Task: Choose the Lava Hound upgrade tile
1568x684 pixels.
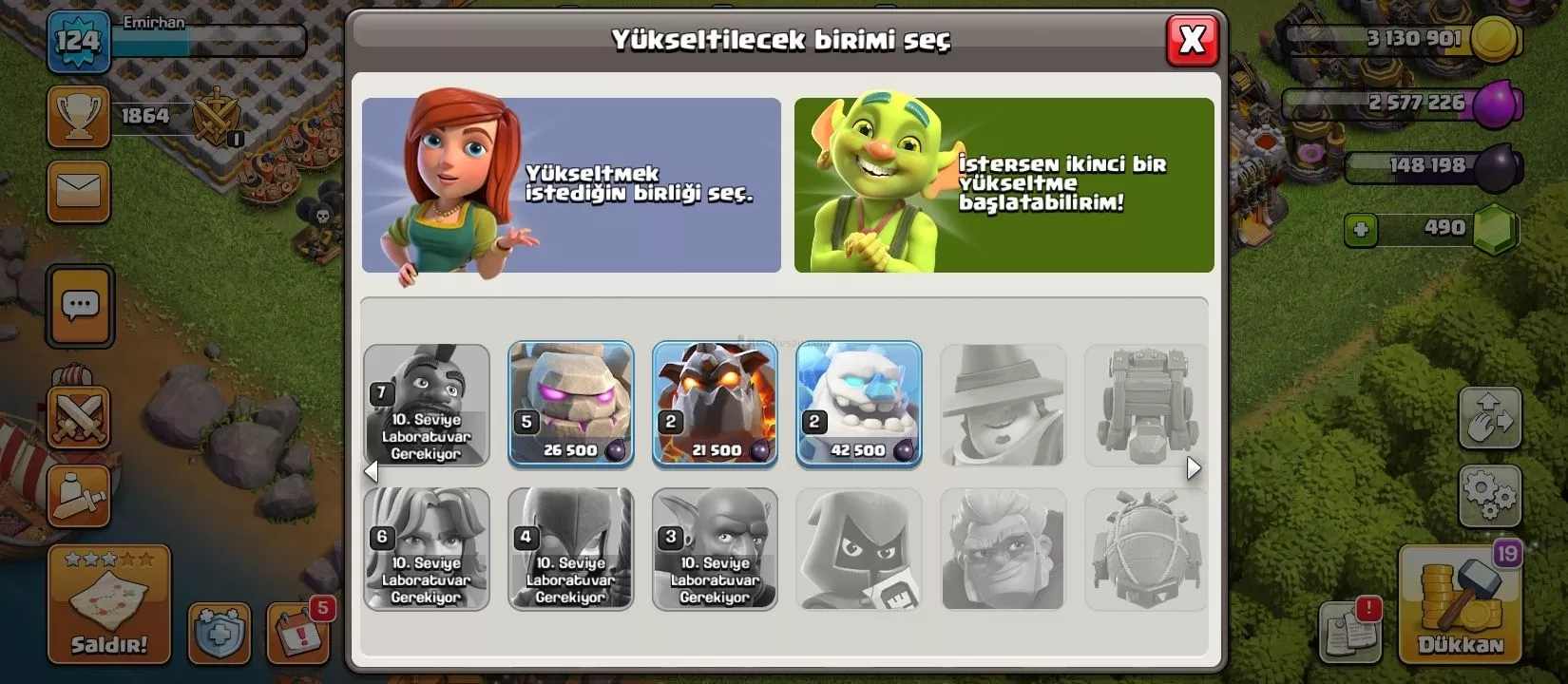Action: 715,404
